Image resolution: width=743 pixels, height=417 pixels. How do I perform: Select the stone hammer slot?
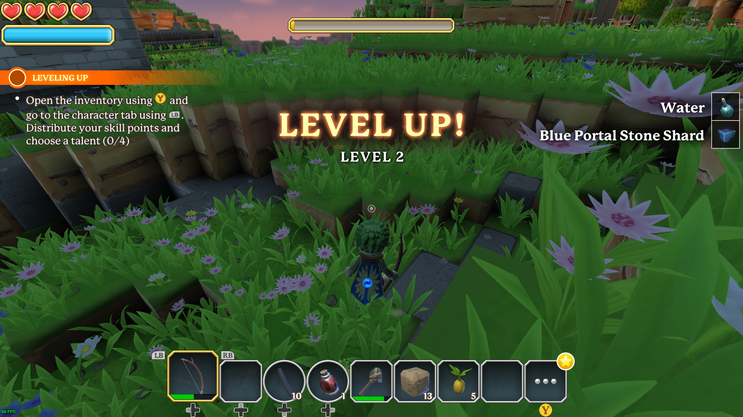coord(371,381)
